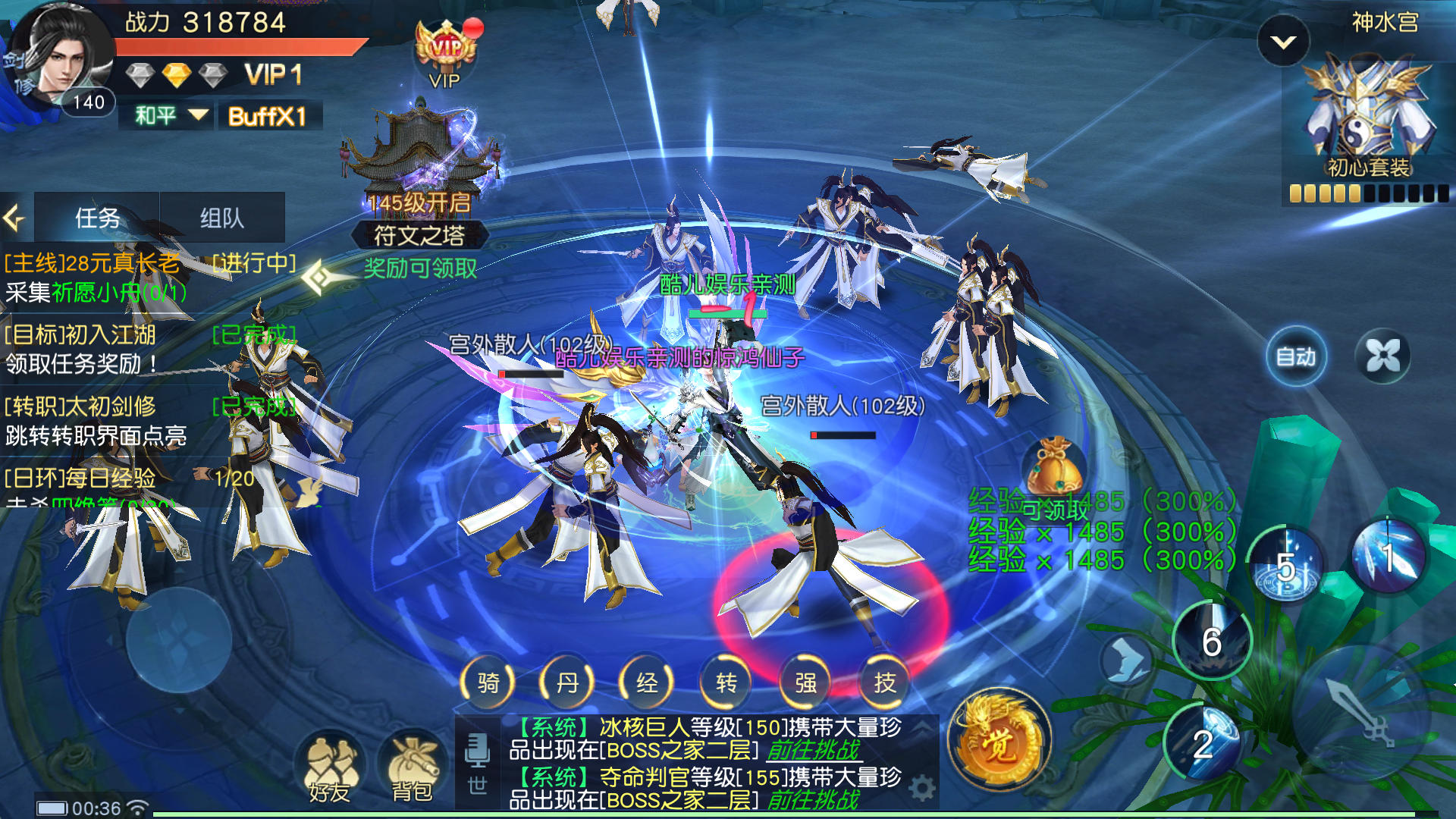Open the 背包 bag inventory
Image resolution: width=1456 pixels, height=819 pixels.
(x=412, y=770)
